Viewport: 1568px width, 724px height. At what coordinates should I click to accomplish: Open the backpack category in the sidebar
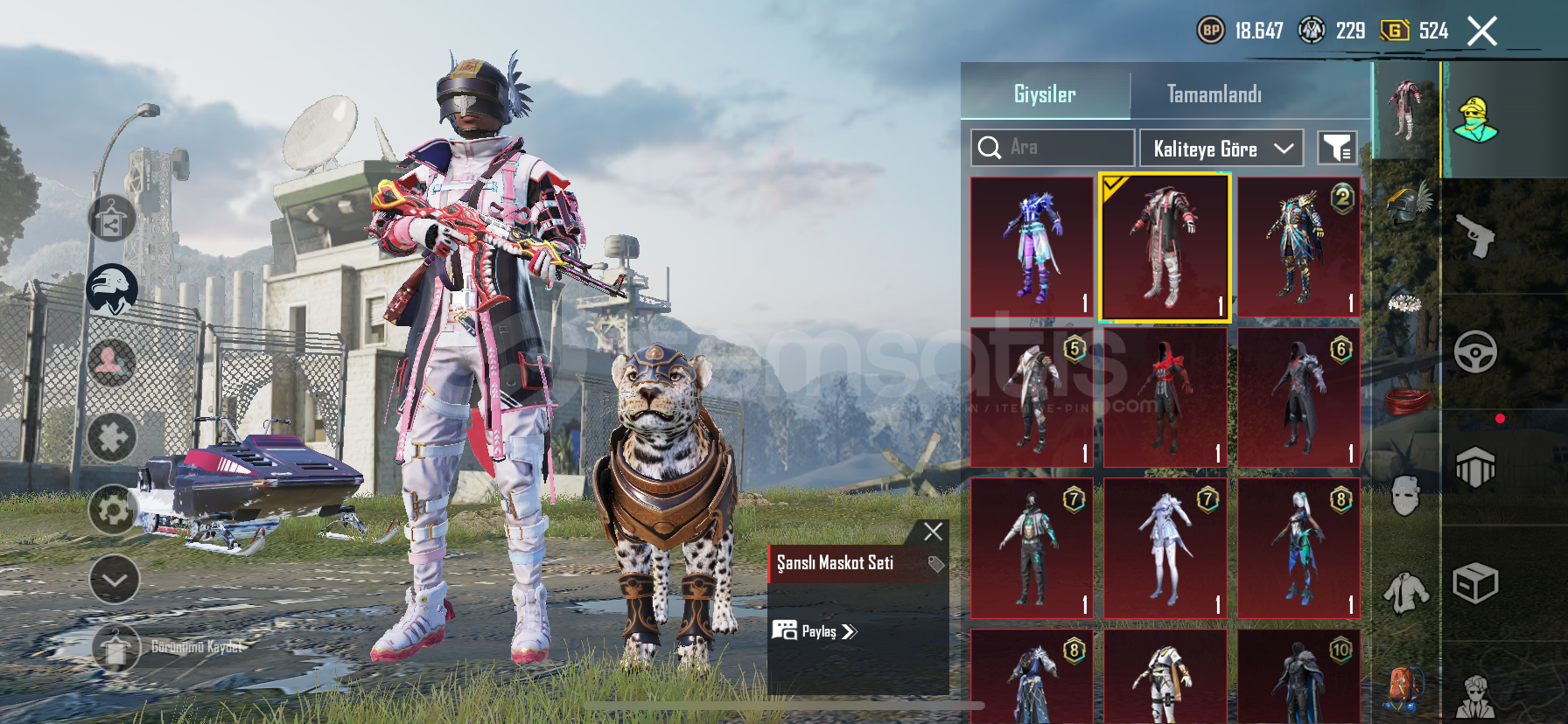click(x=1404, y=687)
